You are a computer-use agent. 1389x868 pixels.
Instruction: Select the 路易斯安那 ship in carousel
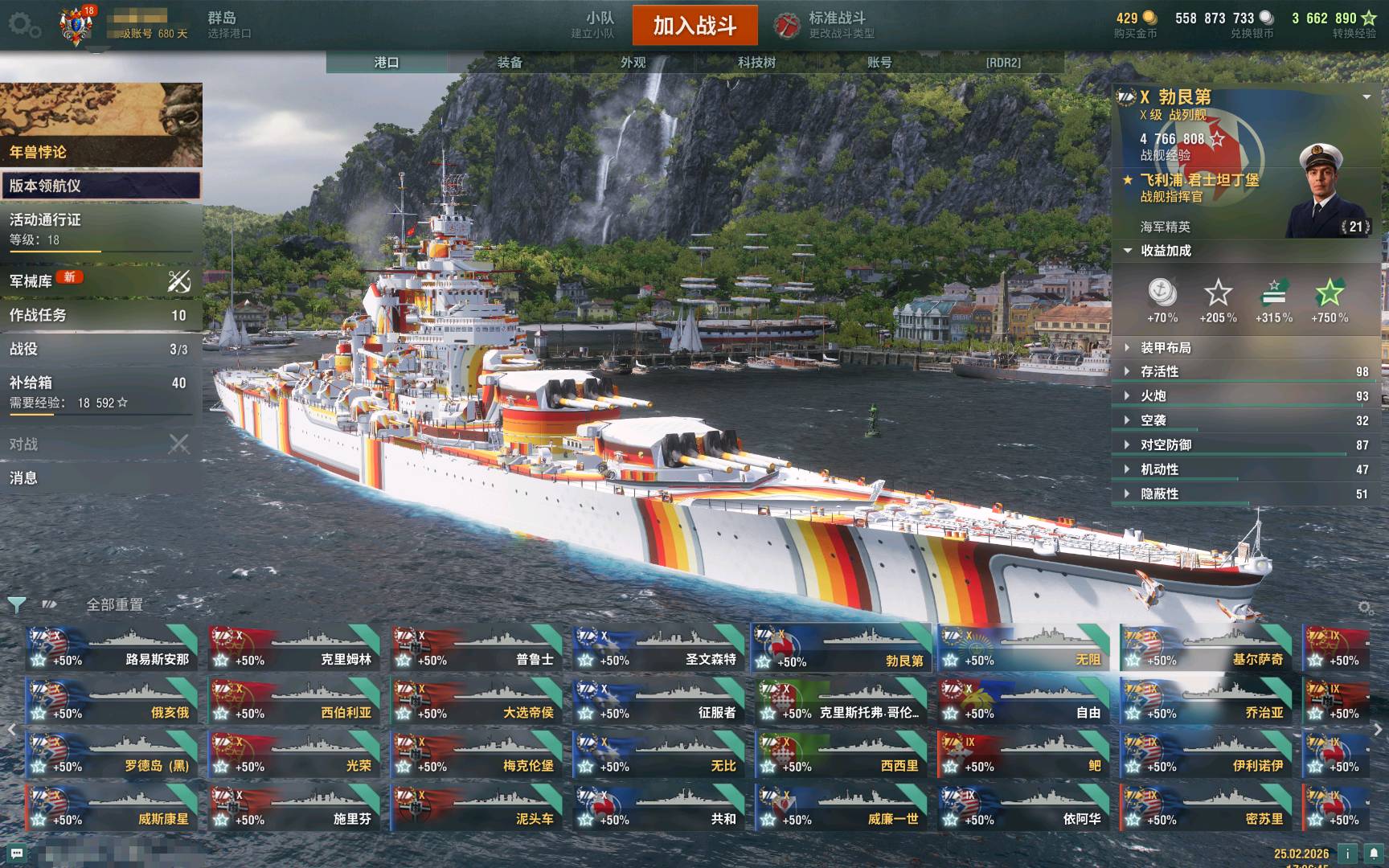coord(112,649)
